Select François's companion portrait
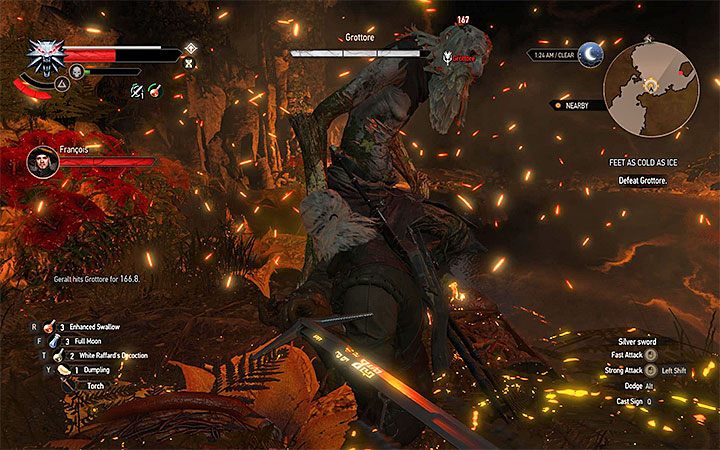The height and width of the screenshot is (450, 720). point(42,160)
